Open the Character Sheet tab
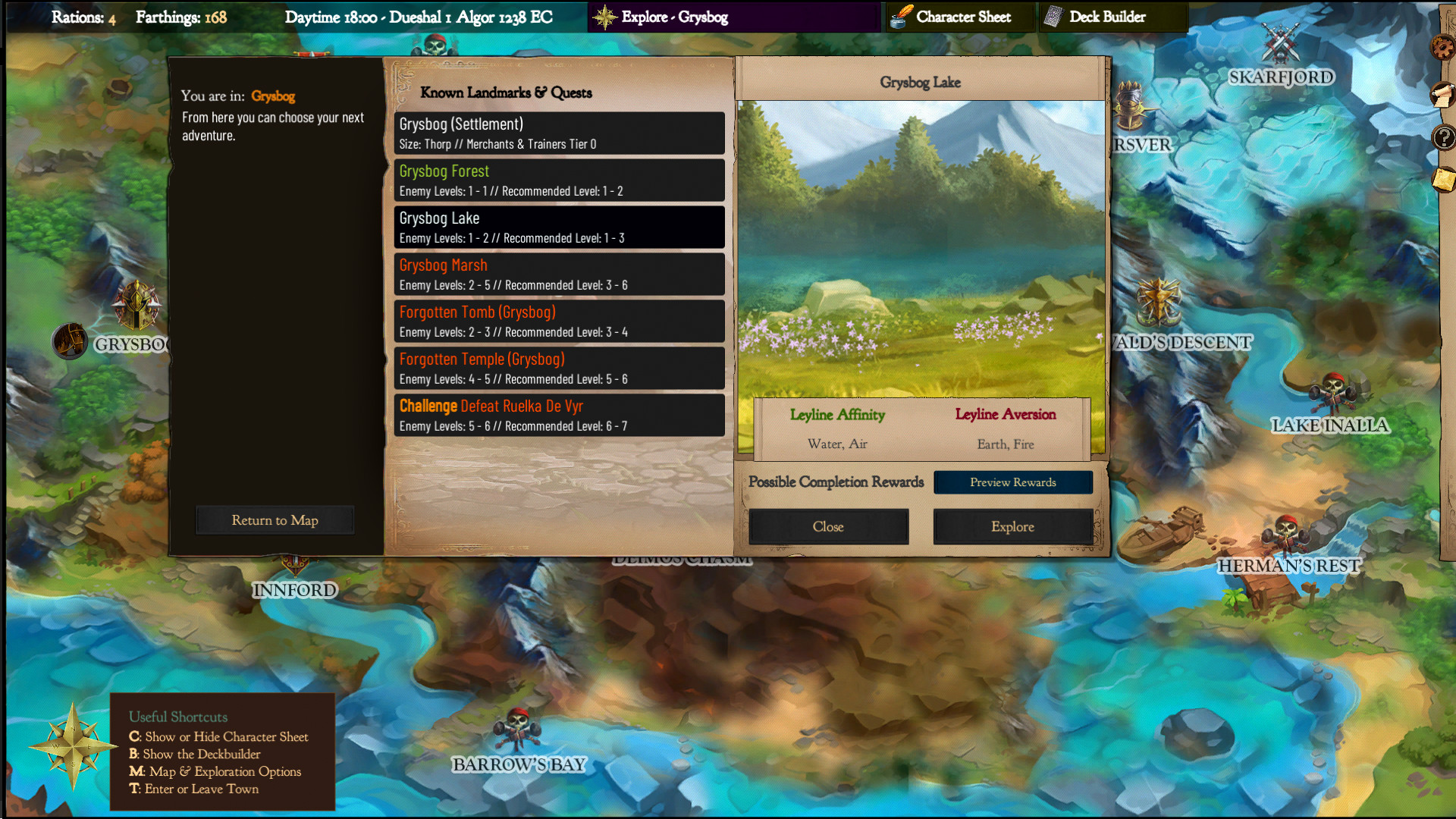1456x819 pixels. pyautogui.click(x=959, y=17)
